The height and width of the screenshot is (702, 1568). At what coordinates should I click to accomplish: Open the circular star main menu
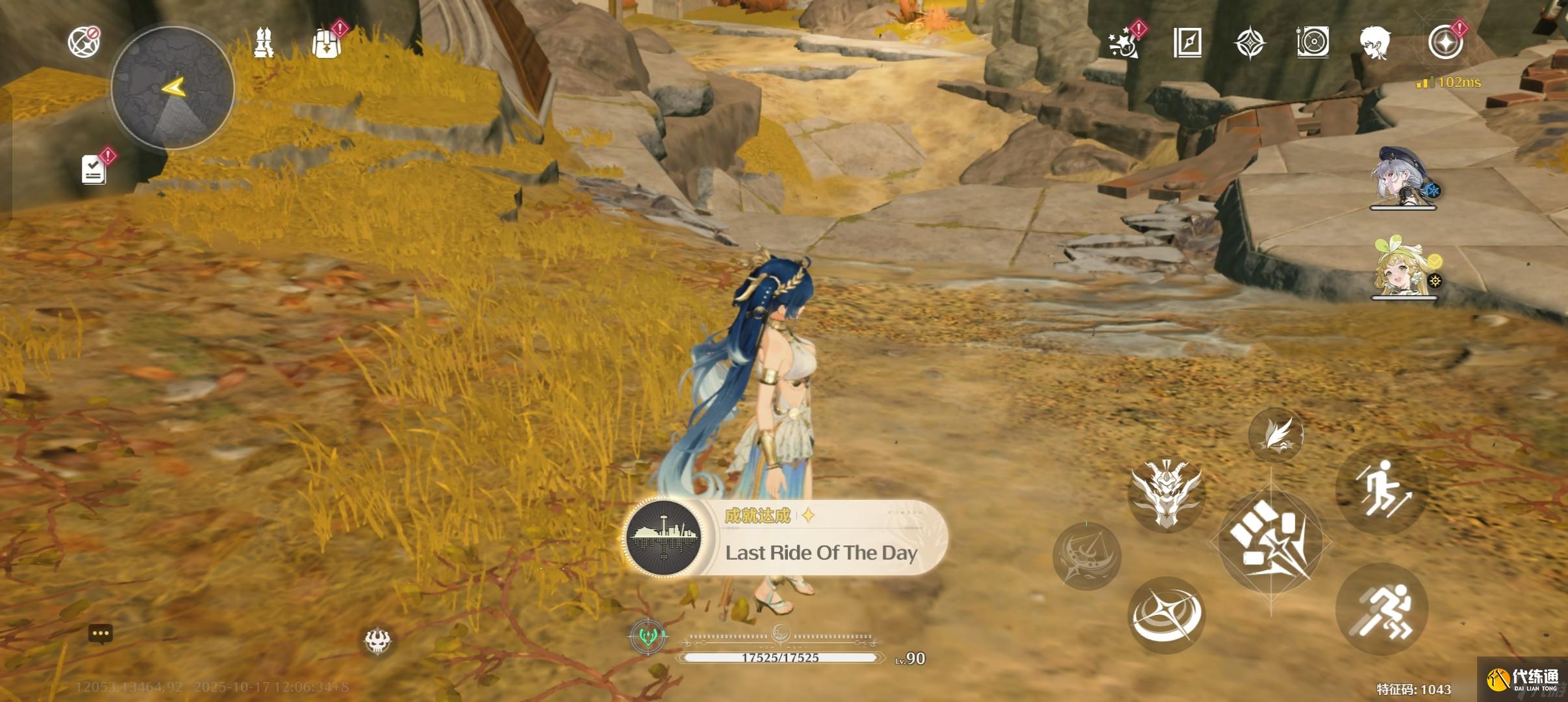[x=1445, y=43]
